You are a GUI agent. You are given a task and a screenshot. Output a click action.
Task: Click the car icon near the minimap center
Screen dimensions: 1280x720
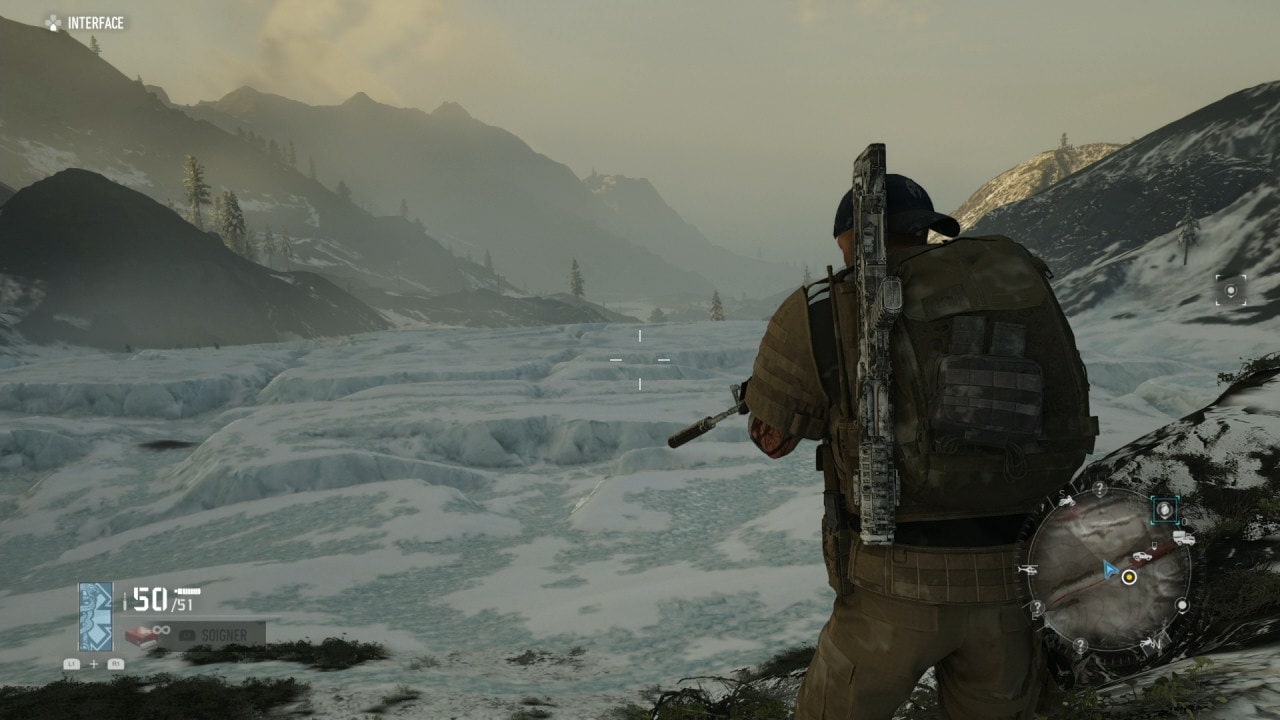click(x=1142, y=555)
